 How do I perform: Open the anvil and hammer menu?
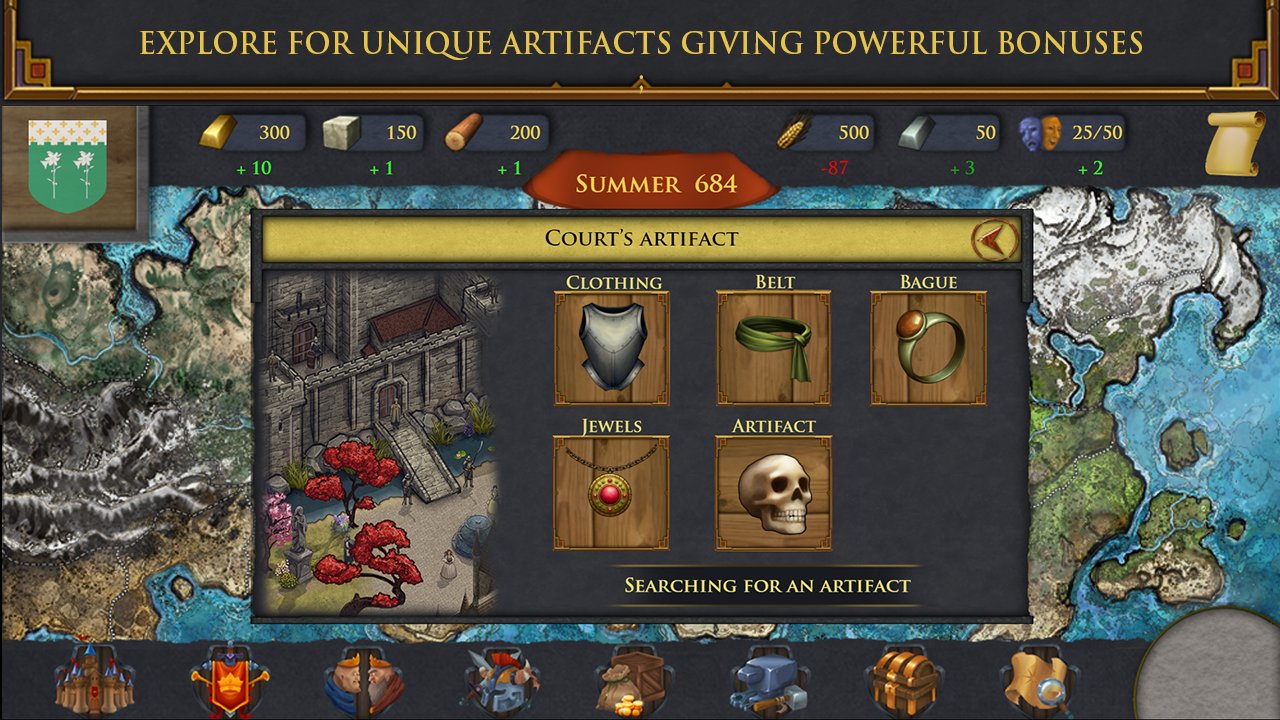[768, 683]
